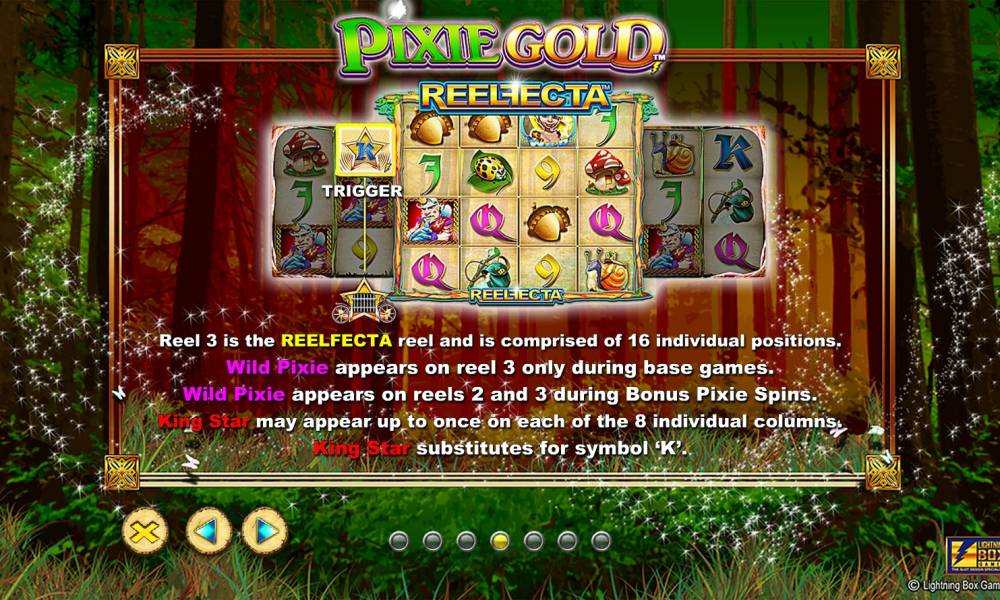This screenshot has height=600, width=1000.
Task: Go to the previous info page
Action: tap(208, 530)
